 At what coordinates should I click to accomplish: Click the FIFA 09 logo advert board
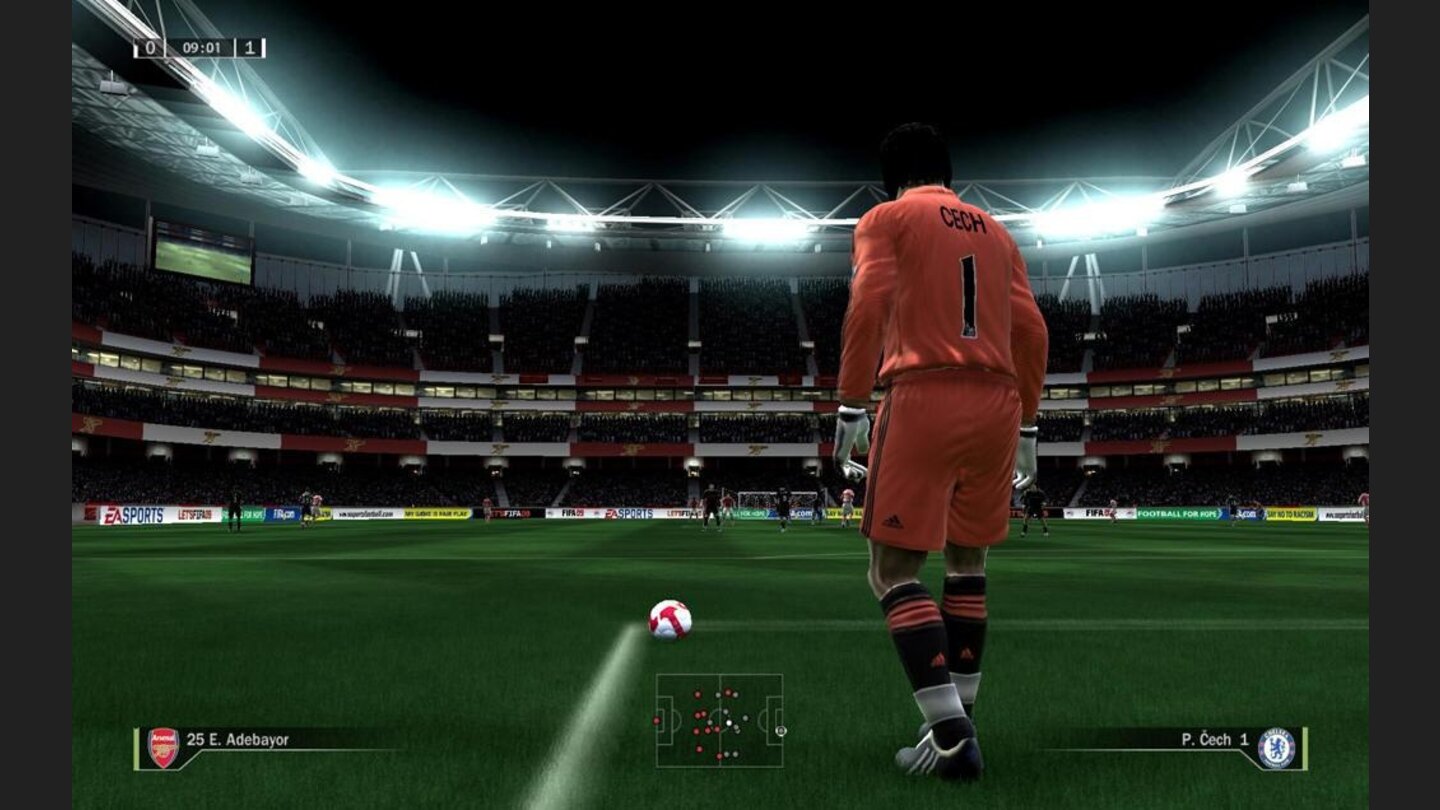point(1096,512)
